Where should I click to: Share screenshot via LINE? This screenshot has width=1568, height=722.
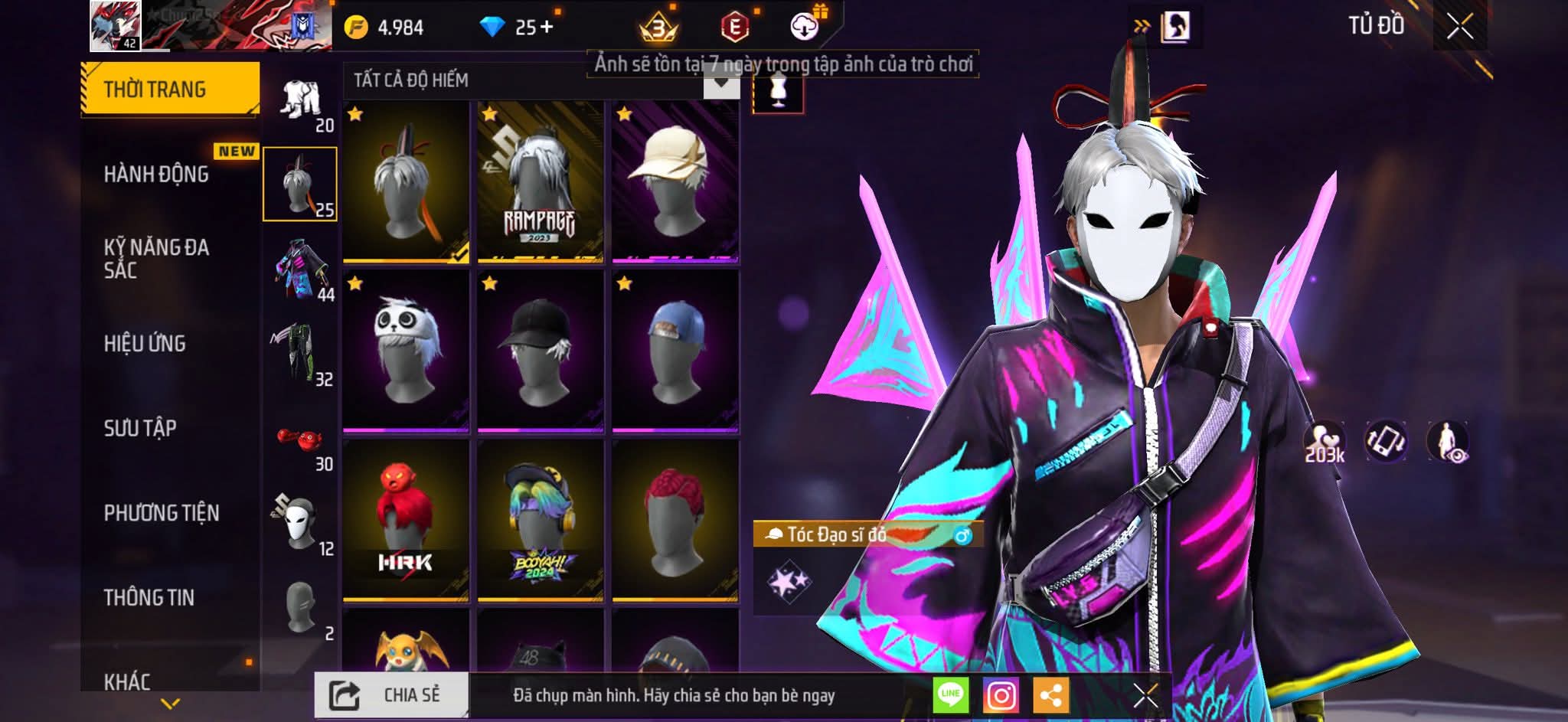[950, 696]
